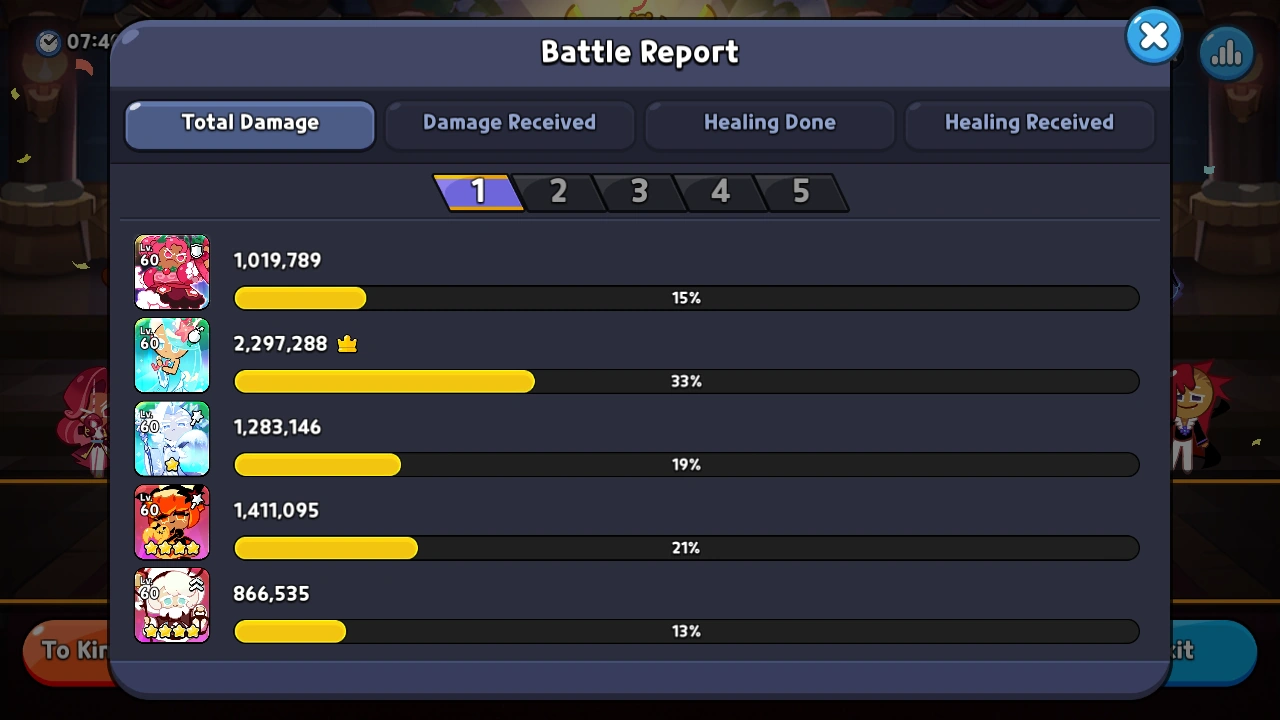Switch to wave 3 results
The image size is (1280, 720).
[639, 192]
